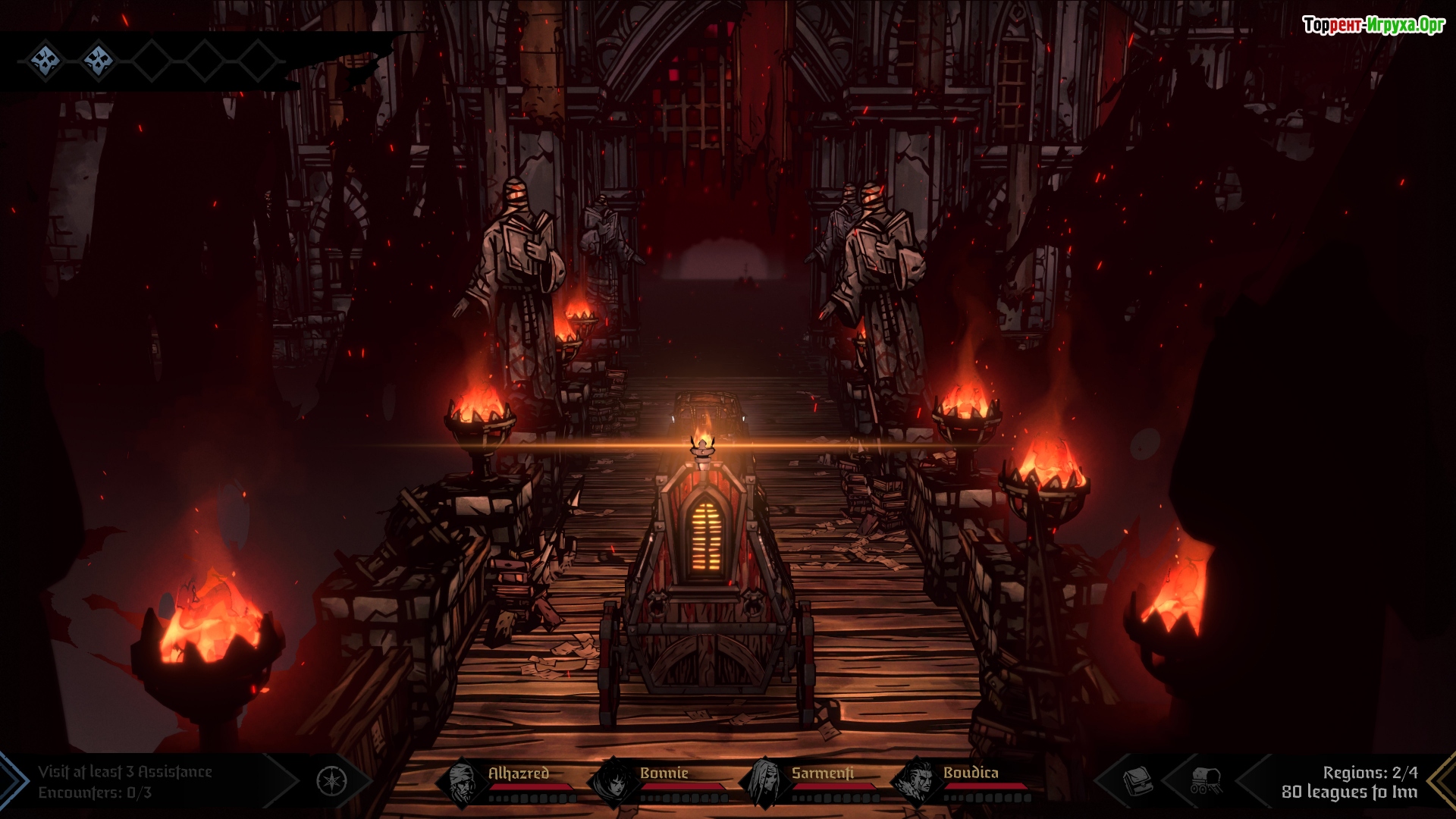Show the stagecoach wagon panel
This screenshot has height=819, width=1456.
pyautogui.click(x=1205, y=780)
